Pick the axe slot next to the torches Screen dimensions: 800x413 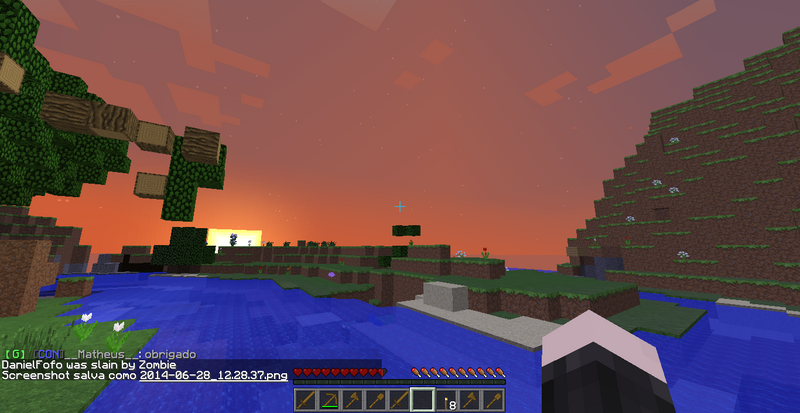[x=469, y=400]
